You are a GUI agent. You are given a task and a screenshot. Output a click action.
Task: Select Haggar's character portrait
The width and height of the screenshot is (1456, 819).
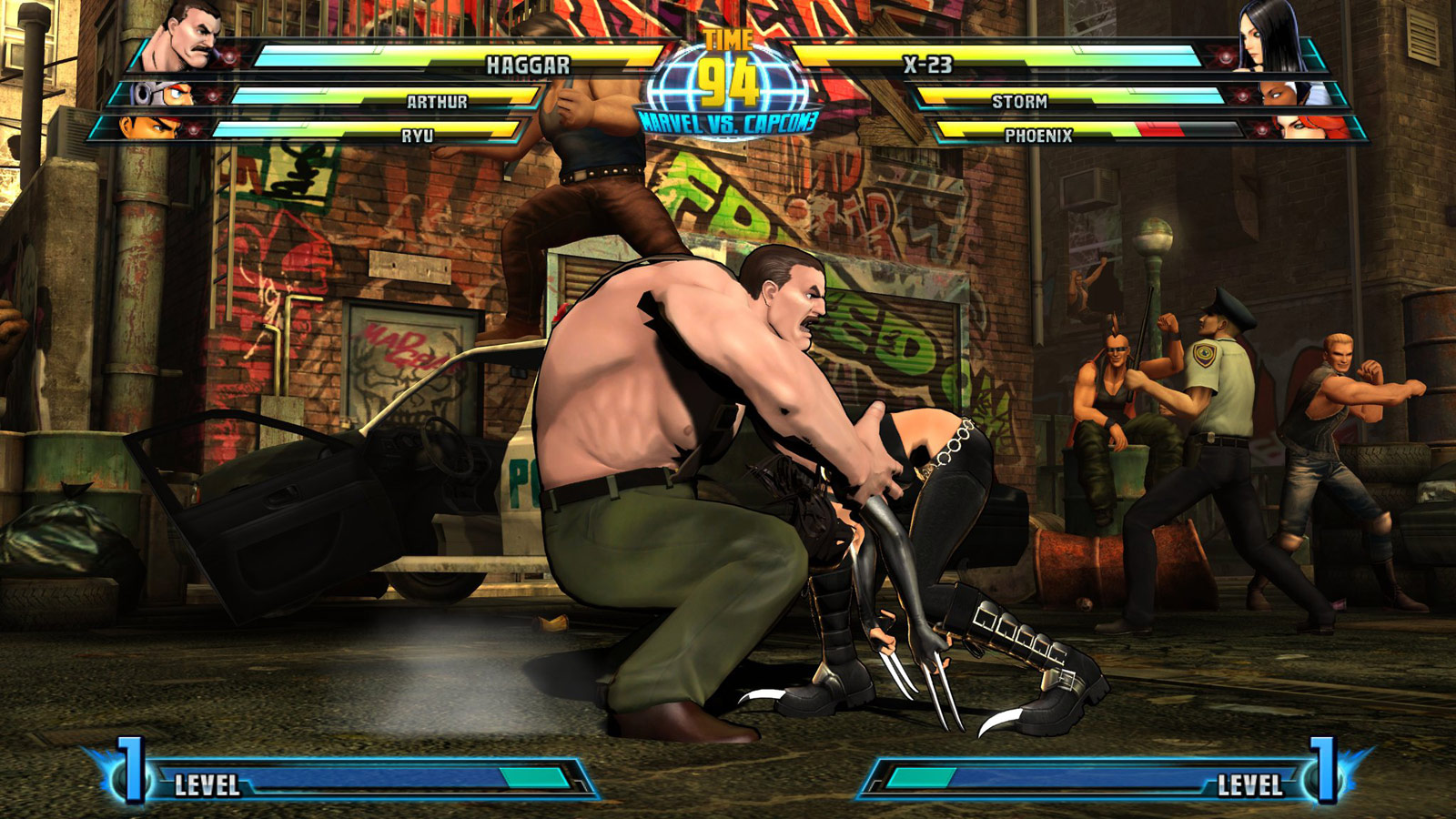[184, 34]
